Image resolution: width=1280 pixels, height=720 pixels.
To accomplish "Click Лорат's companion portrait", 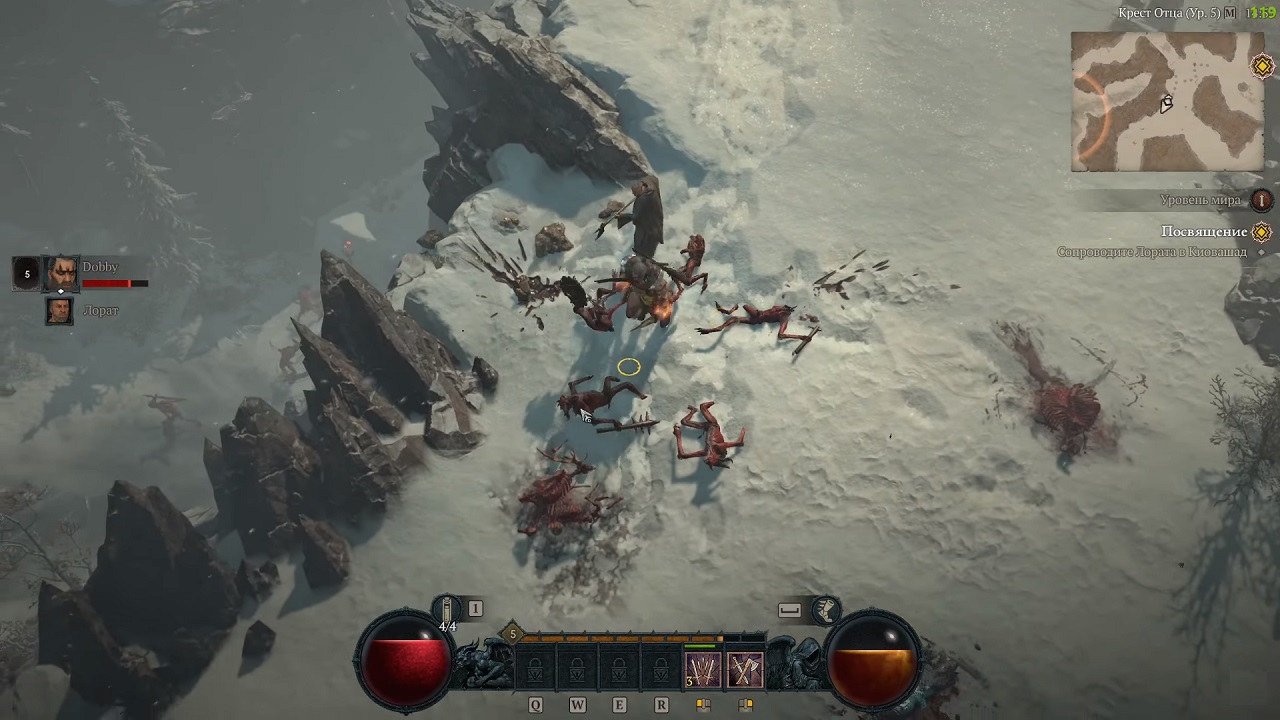I will tap(59, 311).
